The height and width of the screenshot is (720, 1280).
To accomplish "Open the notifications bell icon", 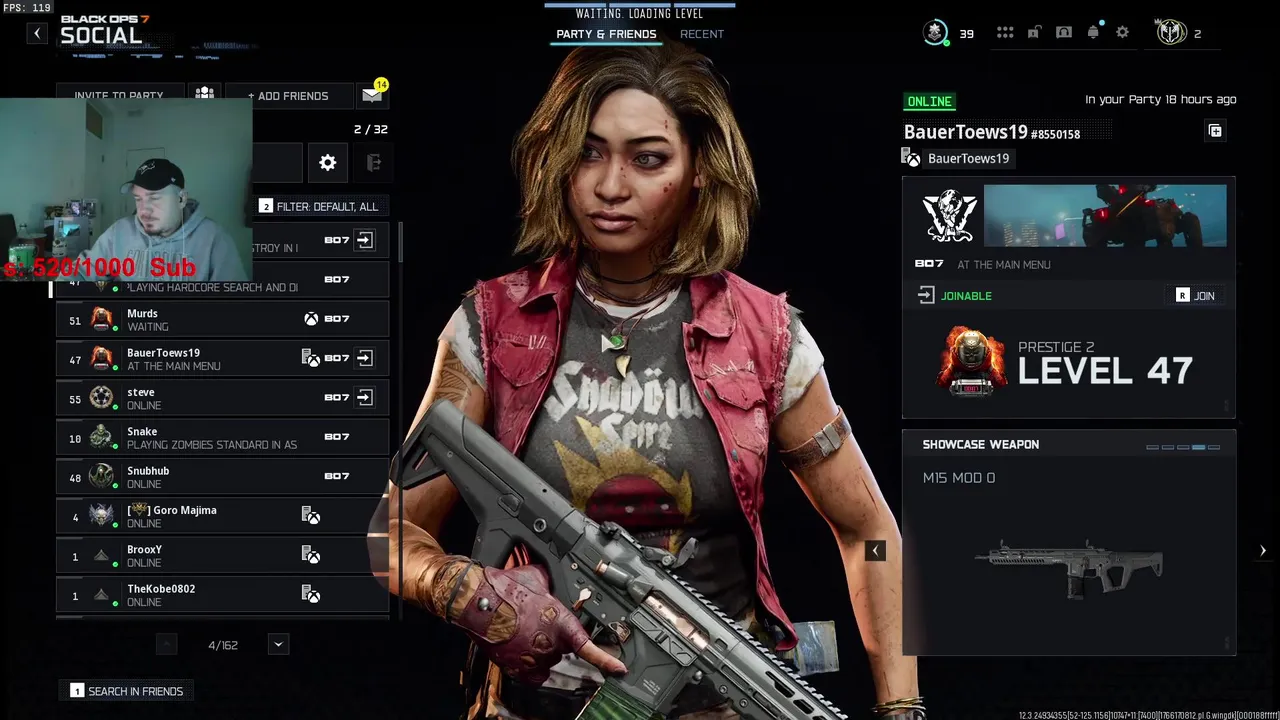I will tap(1093, 33).
